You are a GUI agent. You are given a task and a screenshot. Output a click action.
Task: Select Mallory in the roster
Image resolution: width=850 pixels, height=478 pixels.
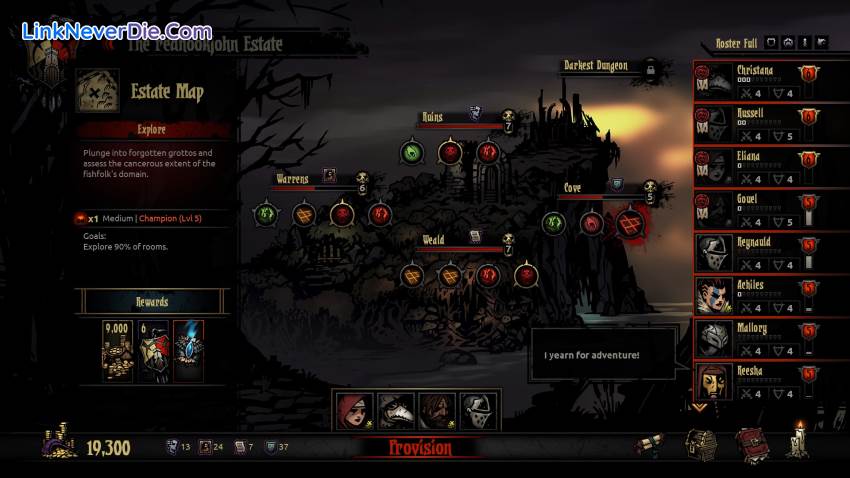pyautogui.click(x=760, y=339)
